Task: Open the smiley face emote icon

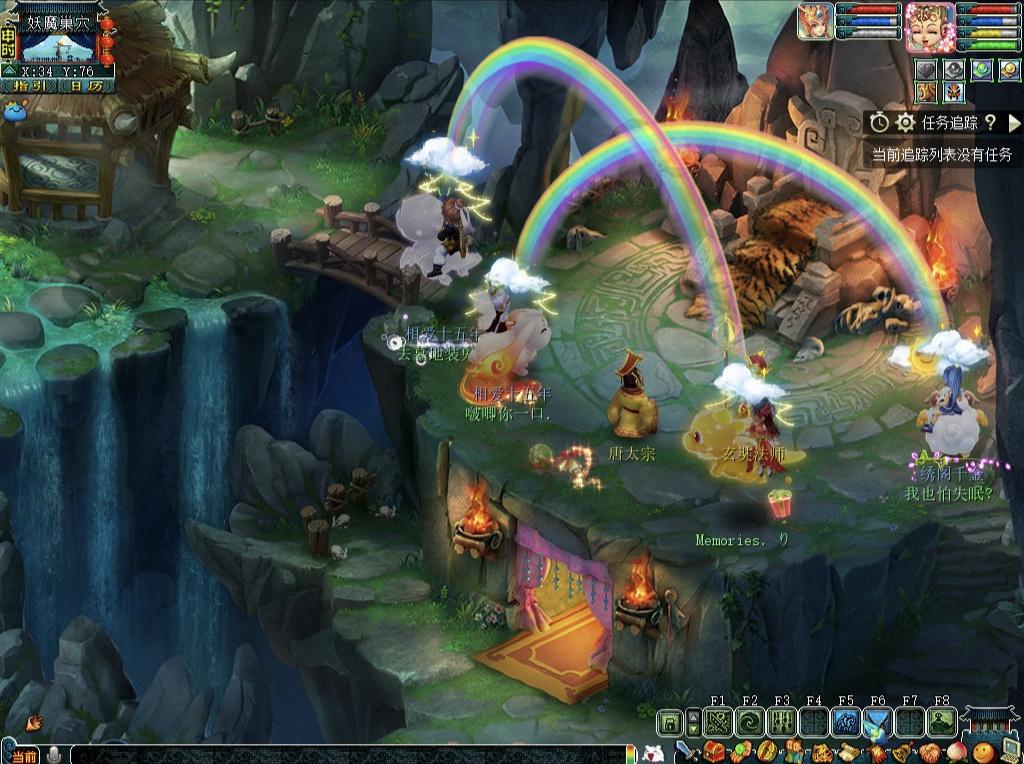Action: point(982,752)
